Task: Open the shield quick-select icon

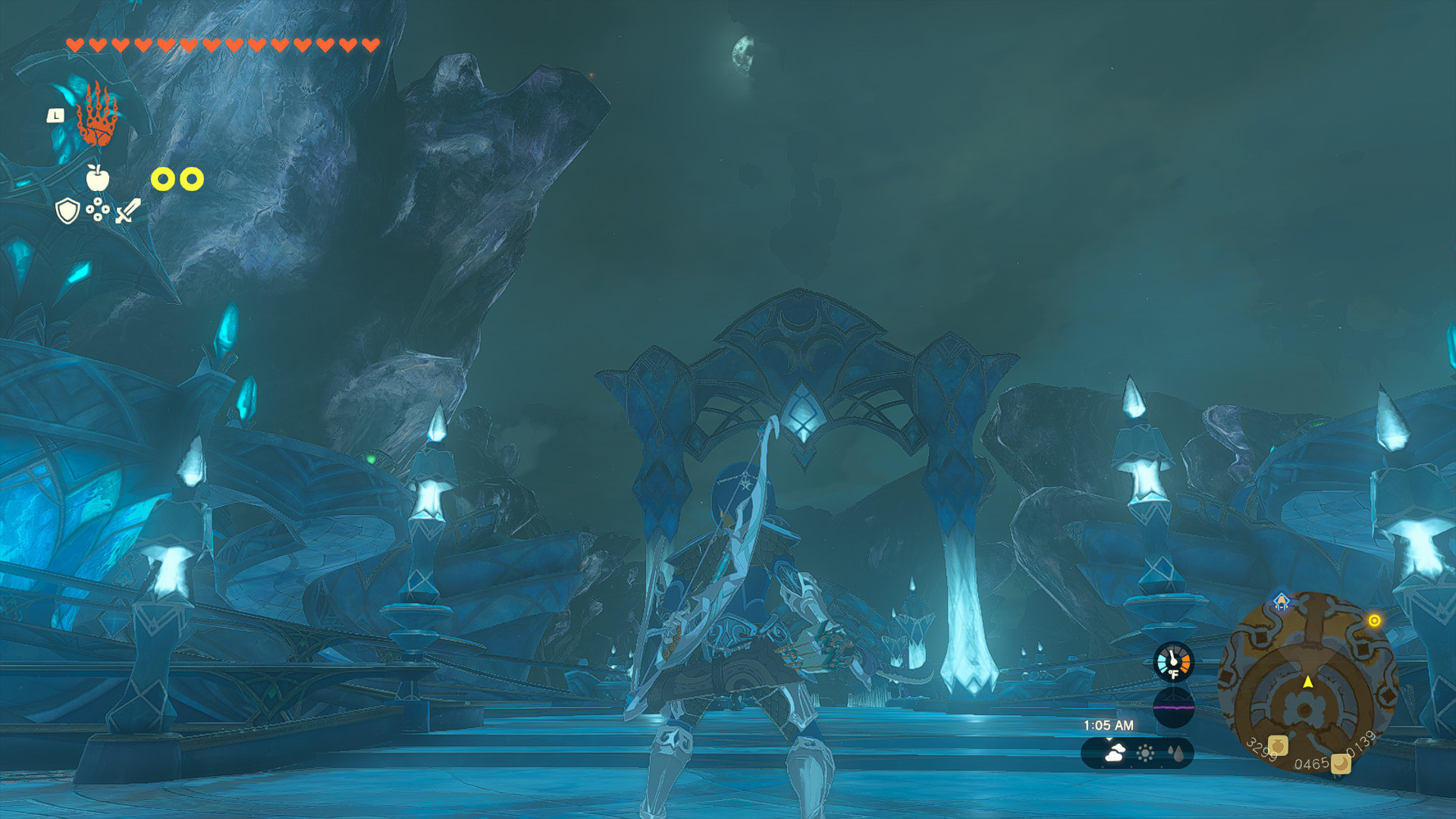Action: tap(68, 211)
